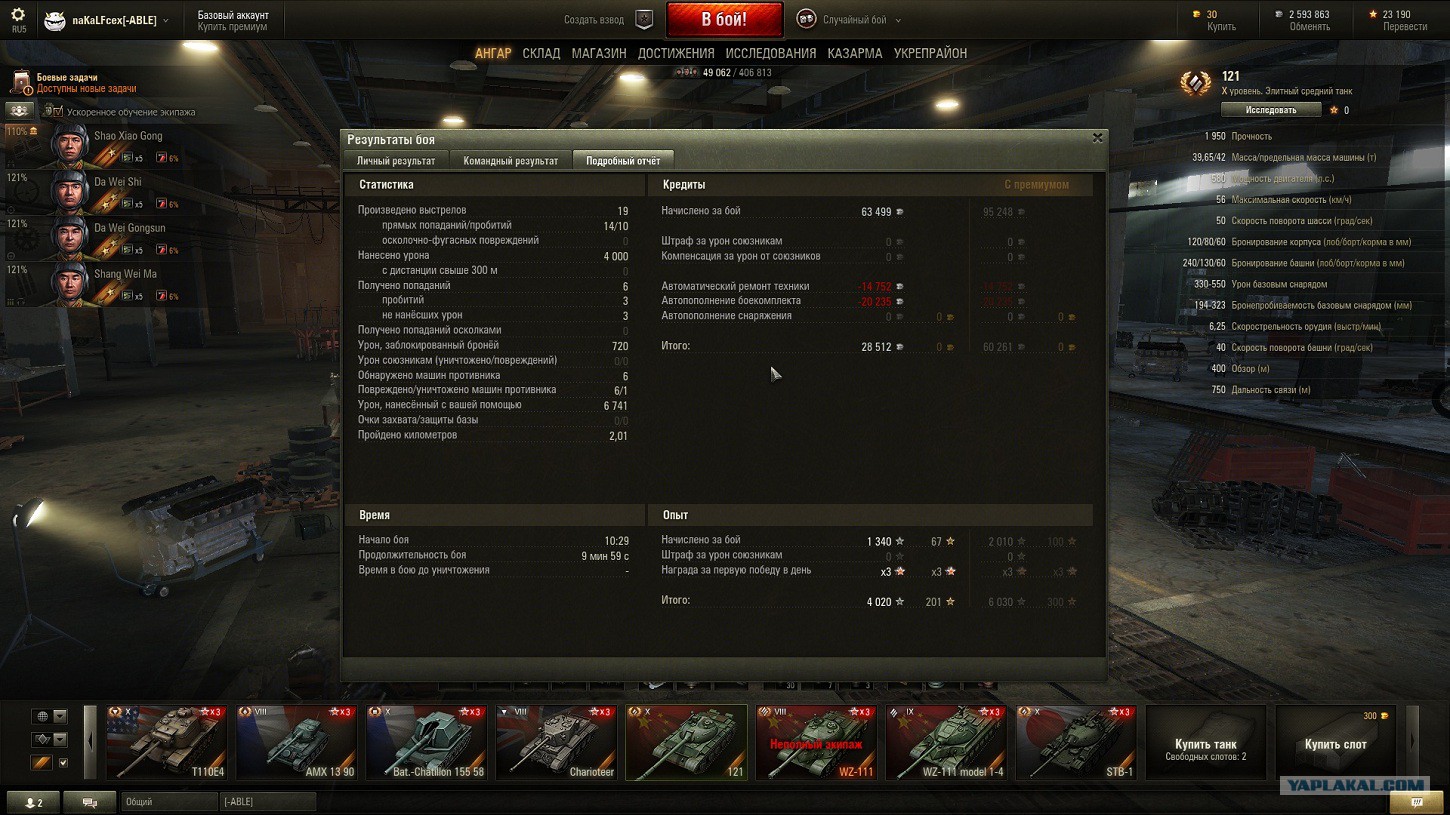Close the battle results window
1450x815 pixels.
coord(1097,138)
